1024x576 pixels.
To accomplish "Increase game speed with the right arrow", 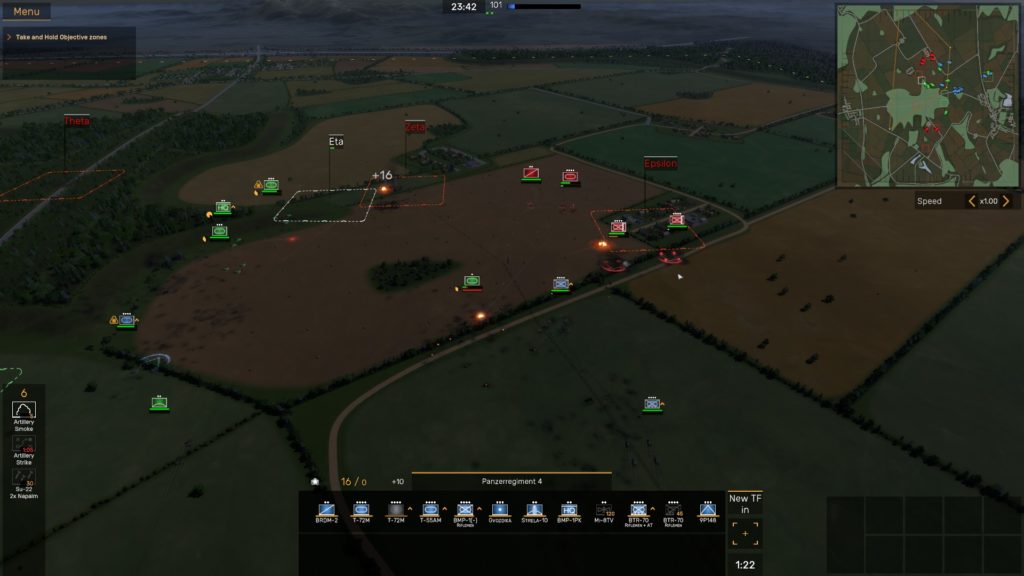I will click(1006, 201).
